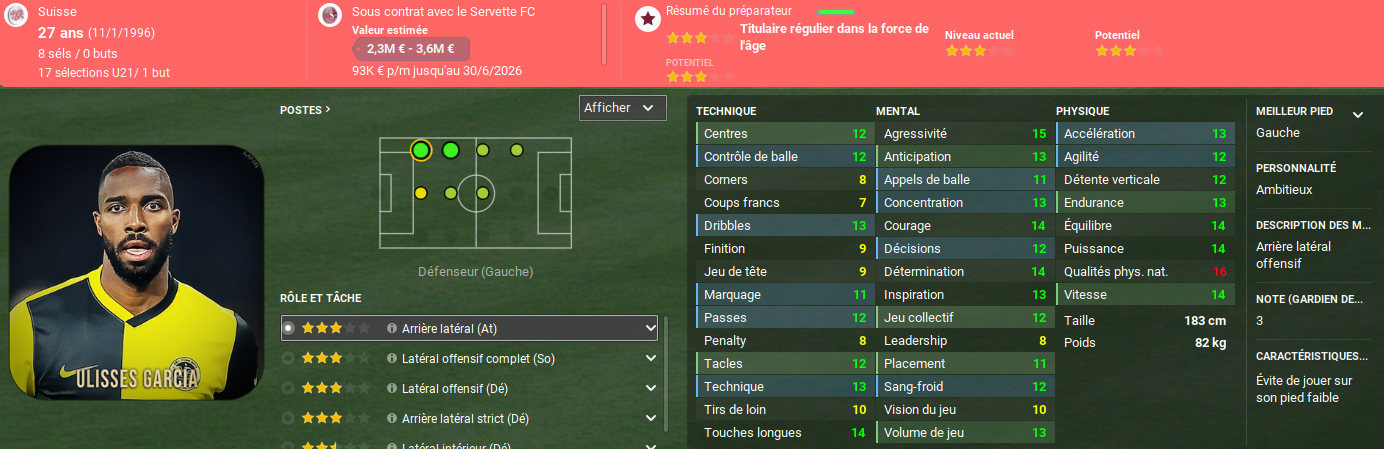Viewport: 1384px width, 449px height.
Task: Open the Meilleur pied dropdown arrow
Action: pos(1357,115)
